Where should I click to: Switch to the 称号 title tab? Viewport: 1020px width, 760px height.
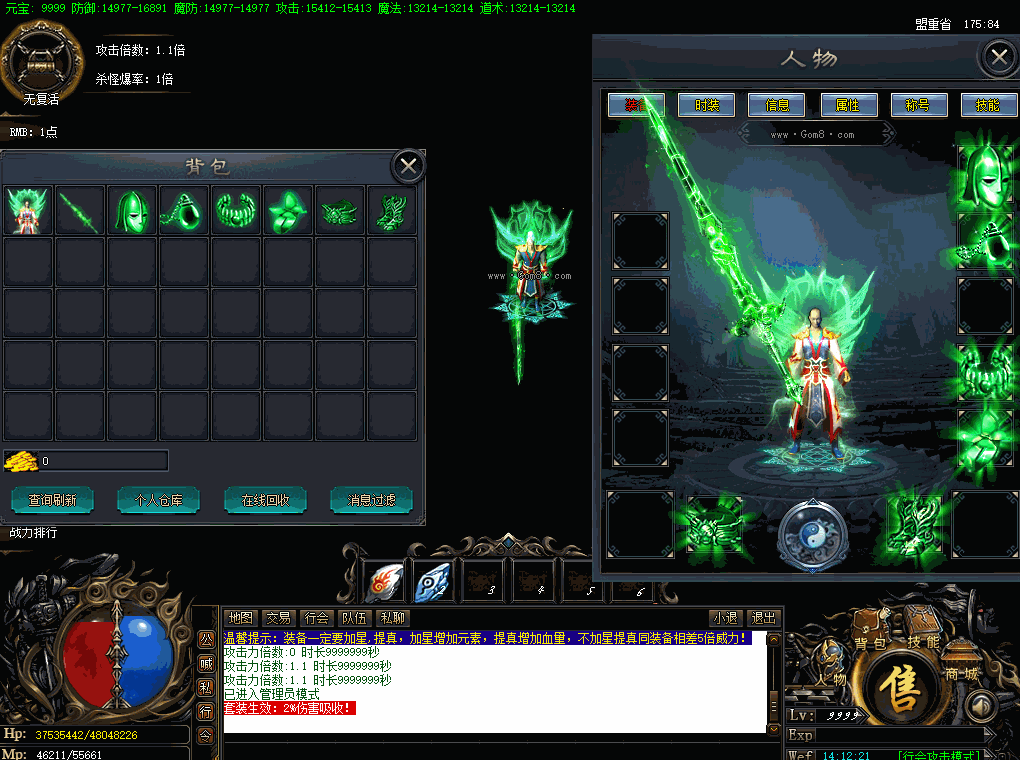(x=918, y=105)
